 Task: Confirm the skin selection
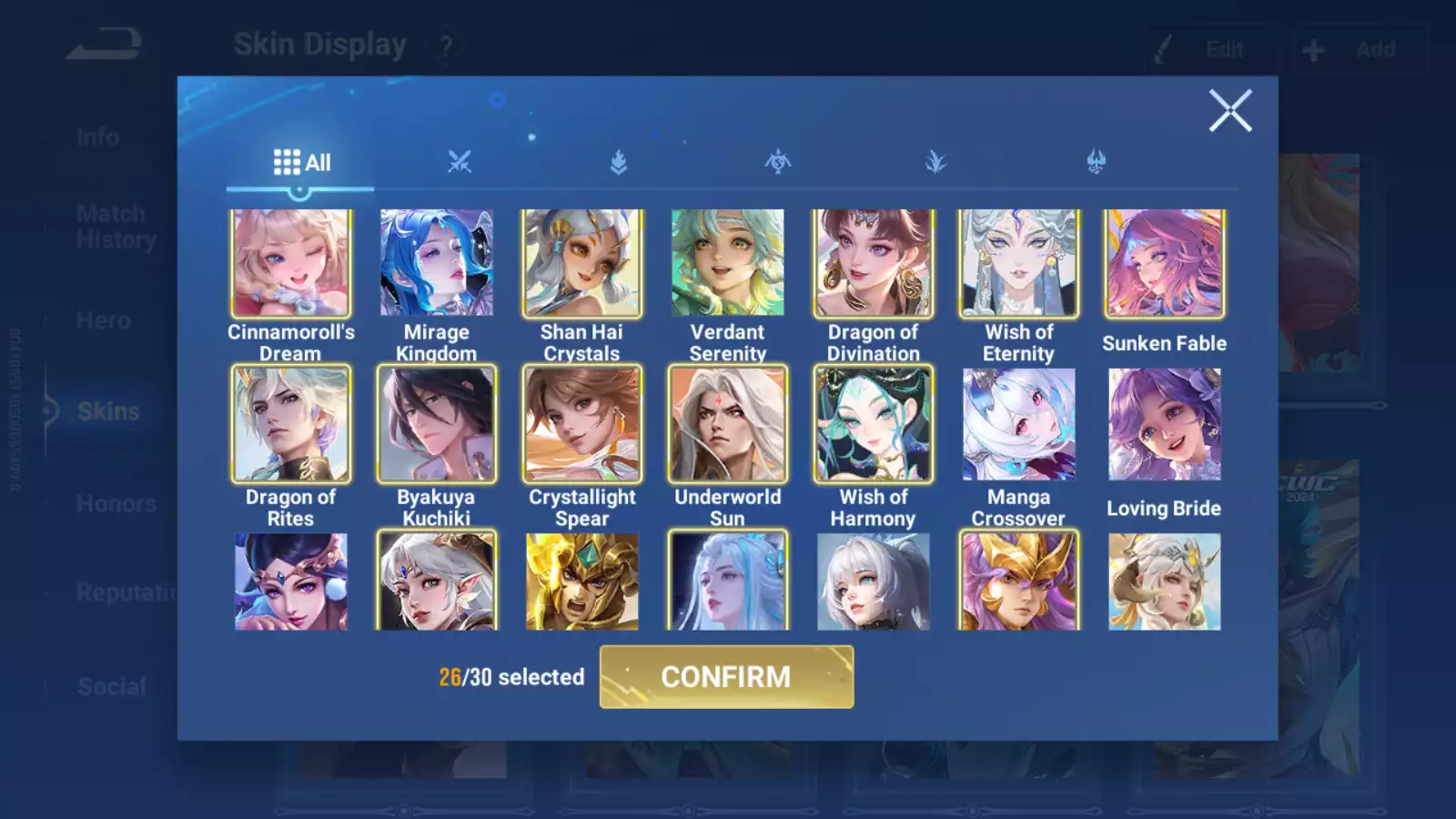(726, 677)
